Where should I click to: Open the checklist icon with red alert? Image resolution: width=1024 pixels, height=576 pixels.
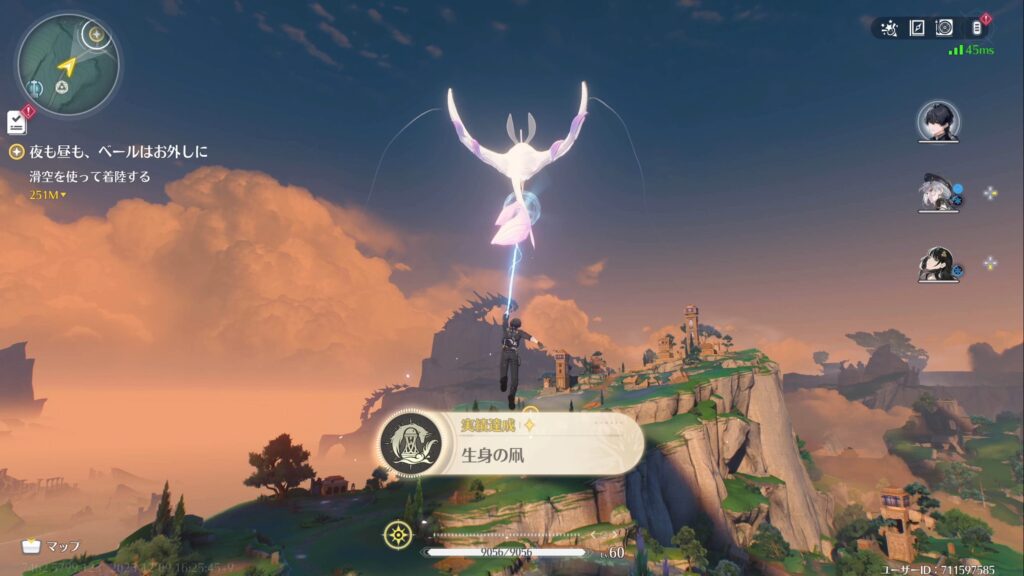pyautogui.click(x=17, y=122)
